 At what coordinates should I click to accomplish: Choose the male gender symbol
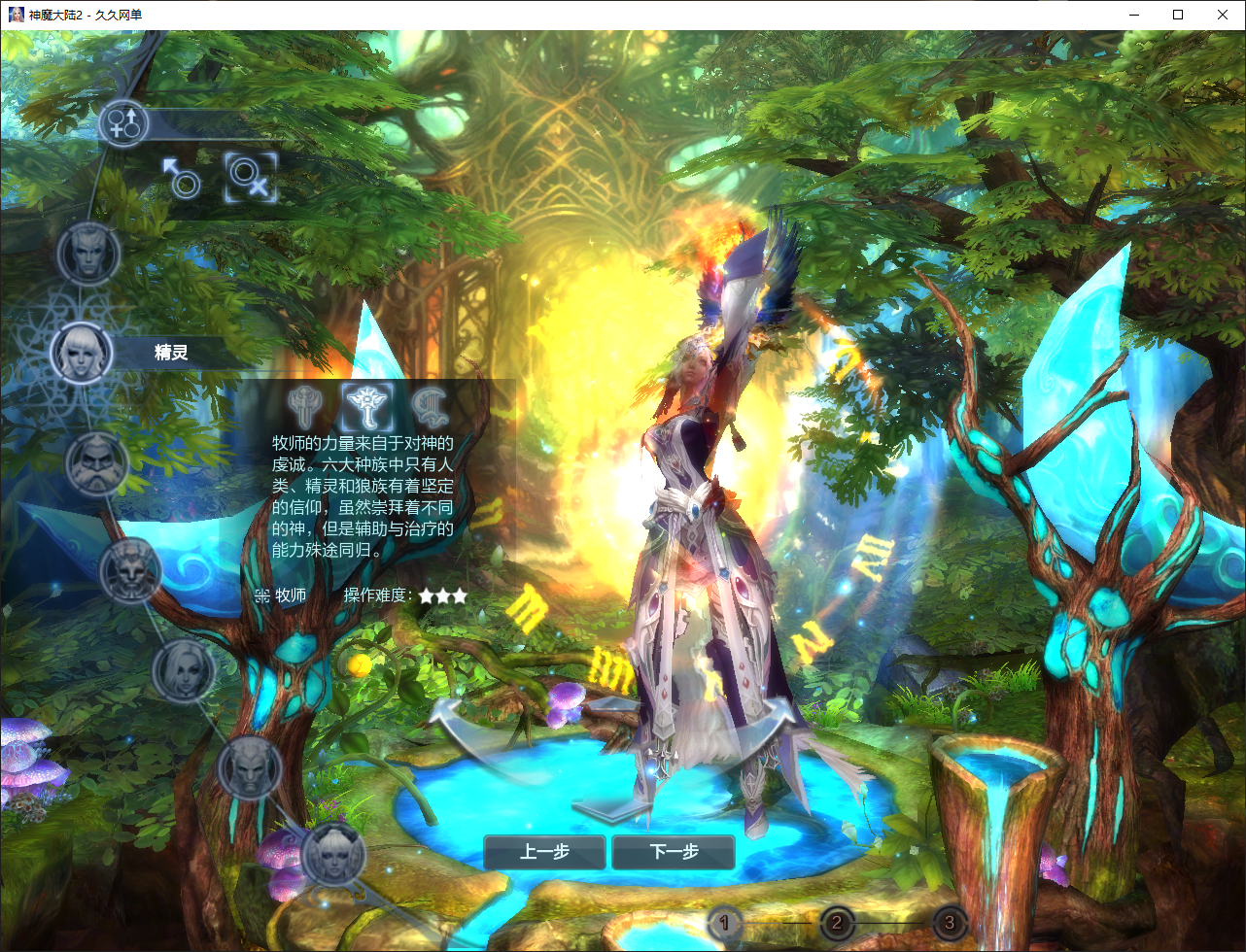pos(181,178)
